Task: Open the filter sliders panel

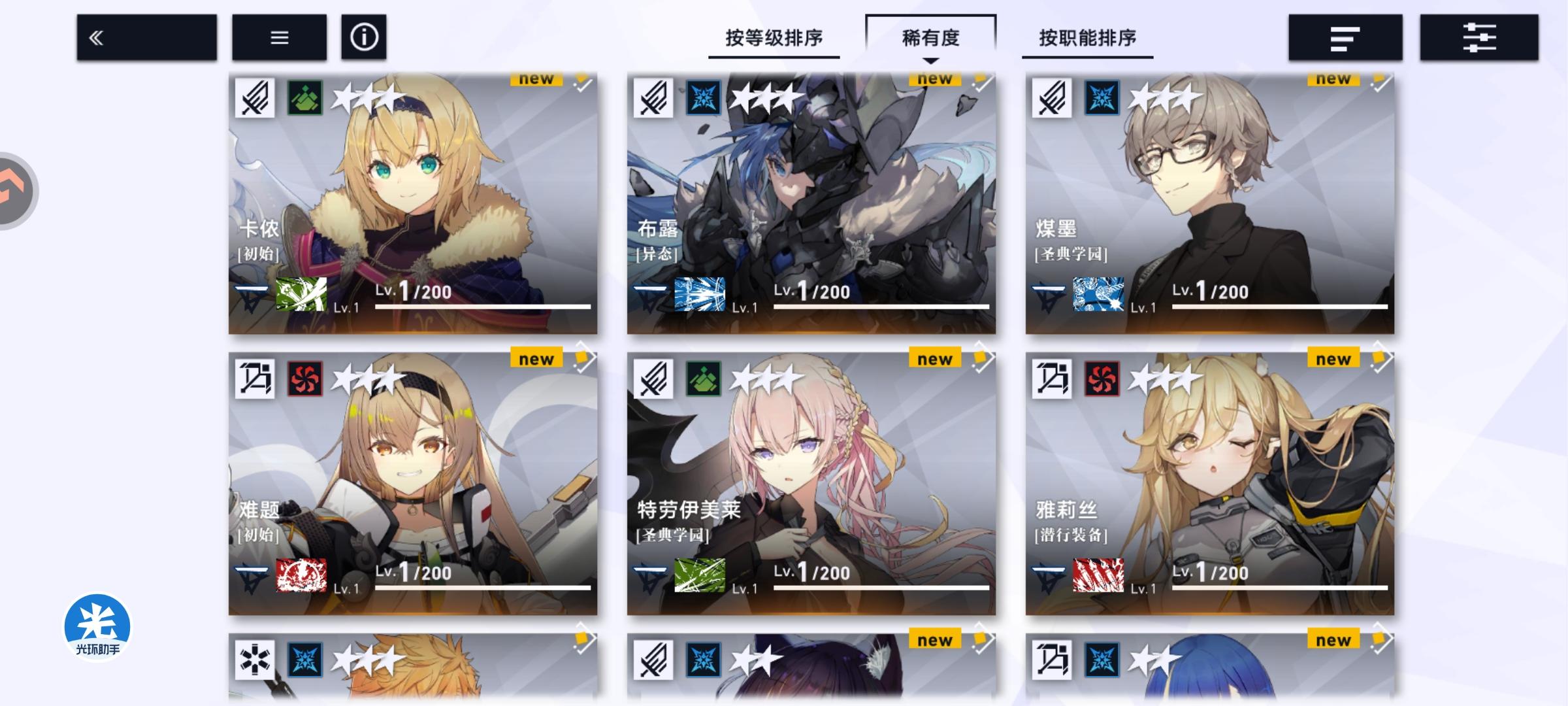Action: pyautogui.click(x=1480, y=37)
